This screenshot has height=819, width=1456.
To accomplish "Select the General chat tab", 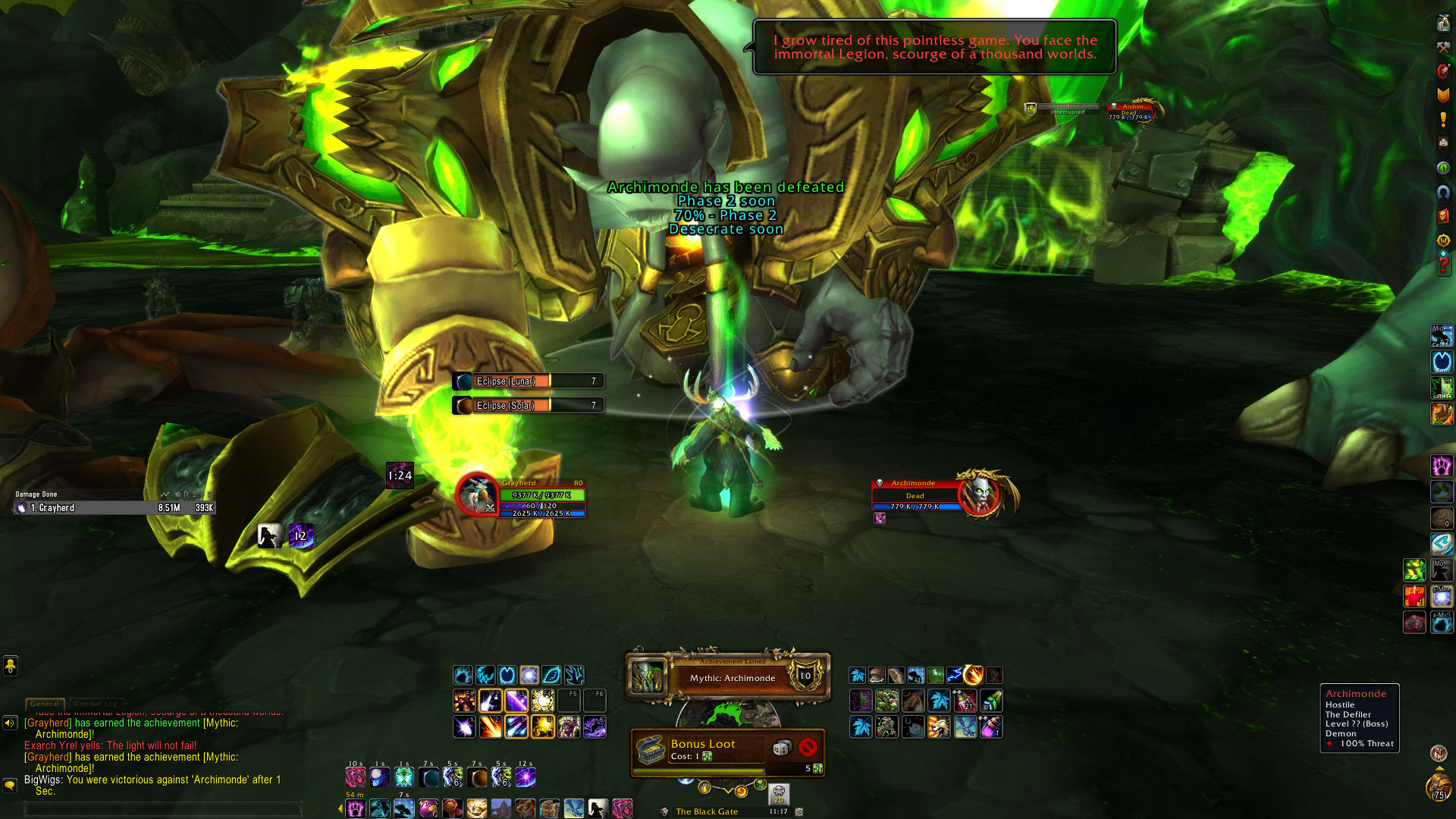I will click(x=45, y=704).
